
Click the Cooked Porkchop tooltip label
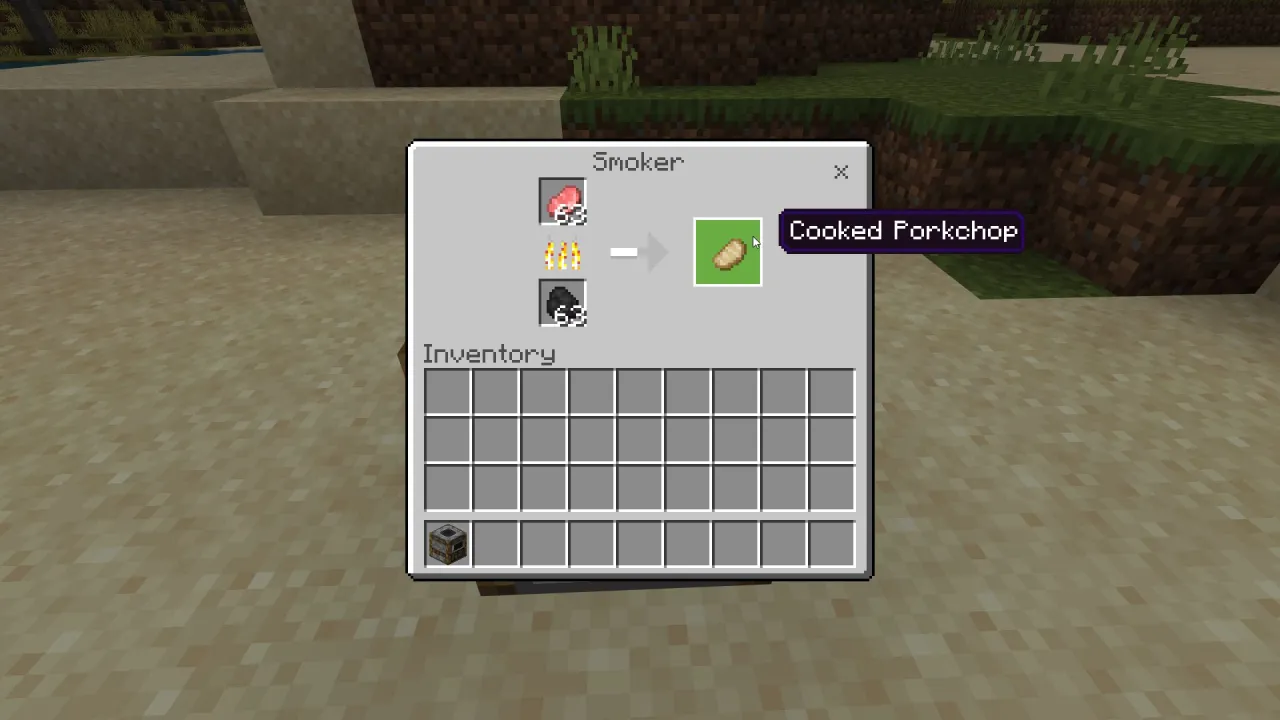pos(901,230)
